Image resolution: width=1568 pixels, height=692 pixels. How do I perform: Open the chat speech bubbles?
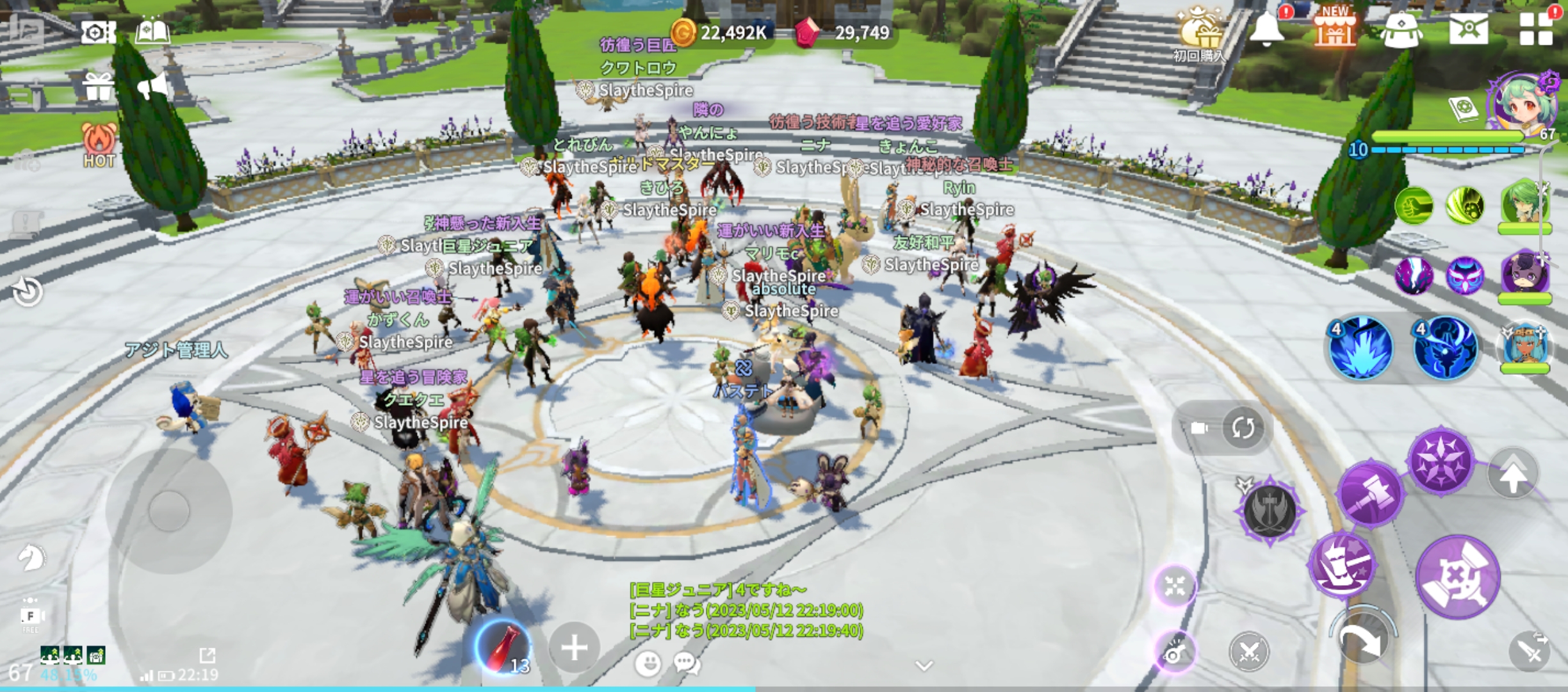pos(687,663)
